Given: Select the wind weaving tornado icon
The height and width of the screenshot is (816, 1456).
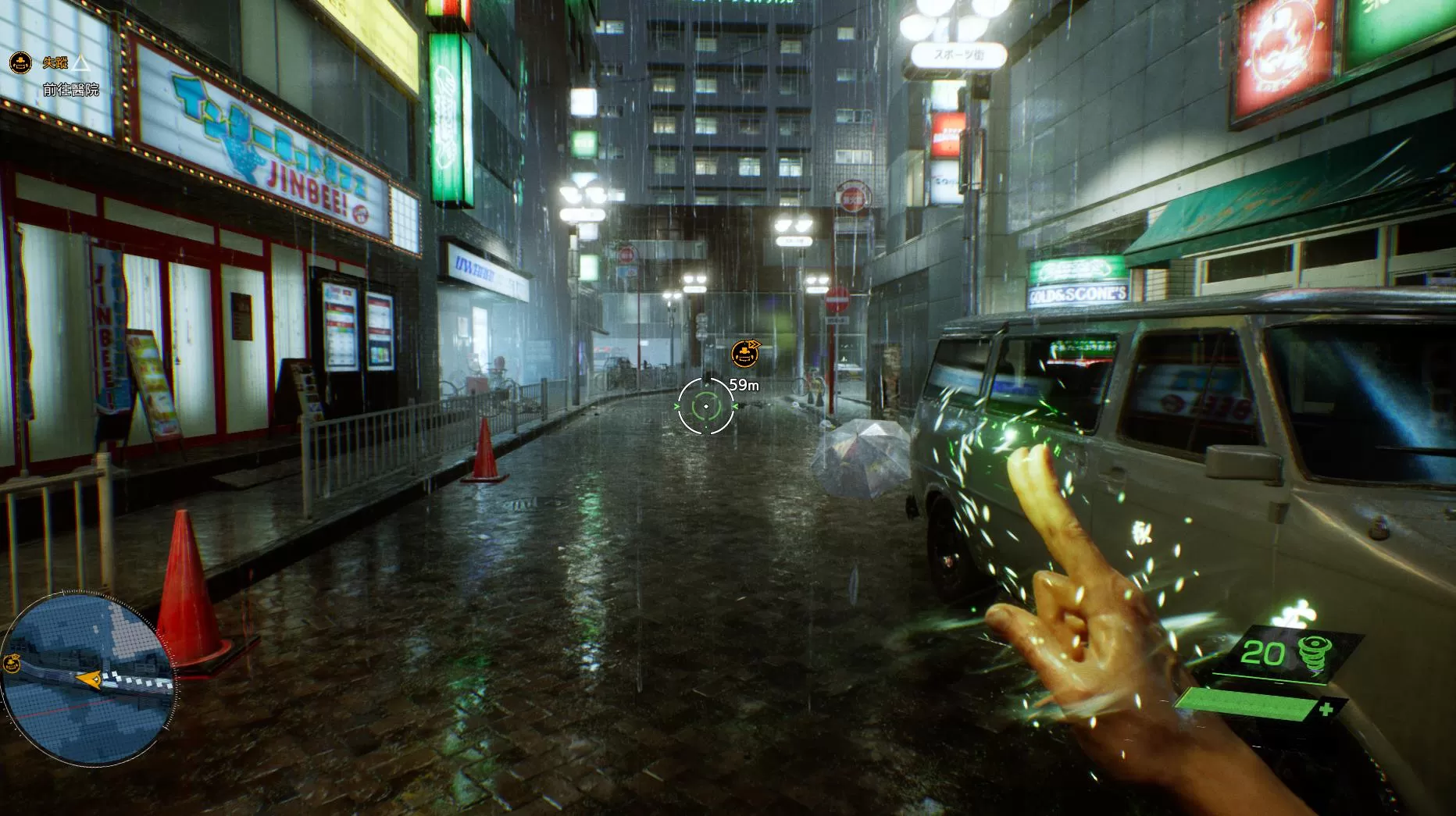Looking at the screenshot, I should [x=1311, y=654].
